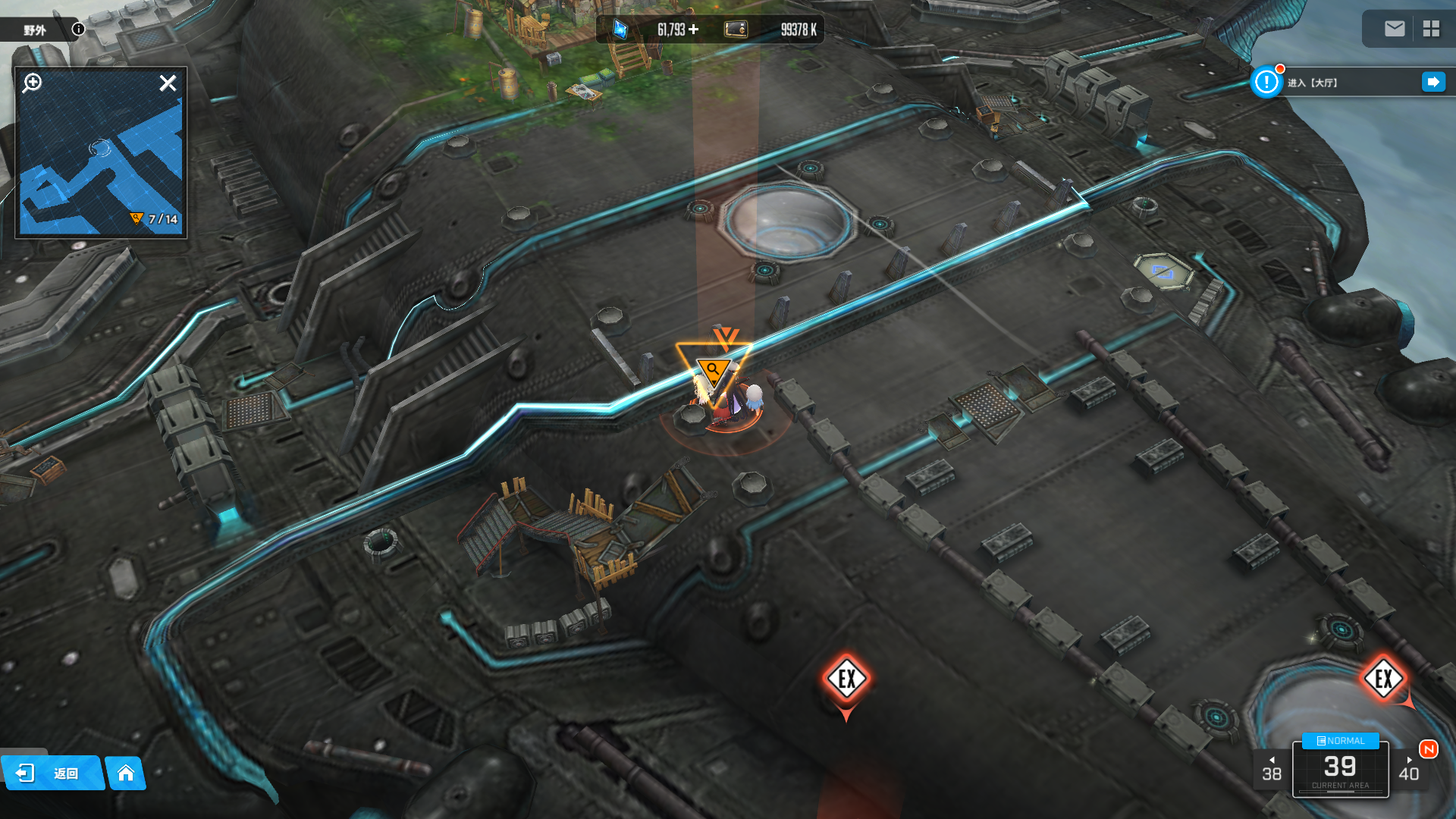Click the 返回 back button
1456x819 pixels.
point(52,773)
